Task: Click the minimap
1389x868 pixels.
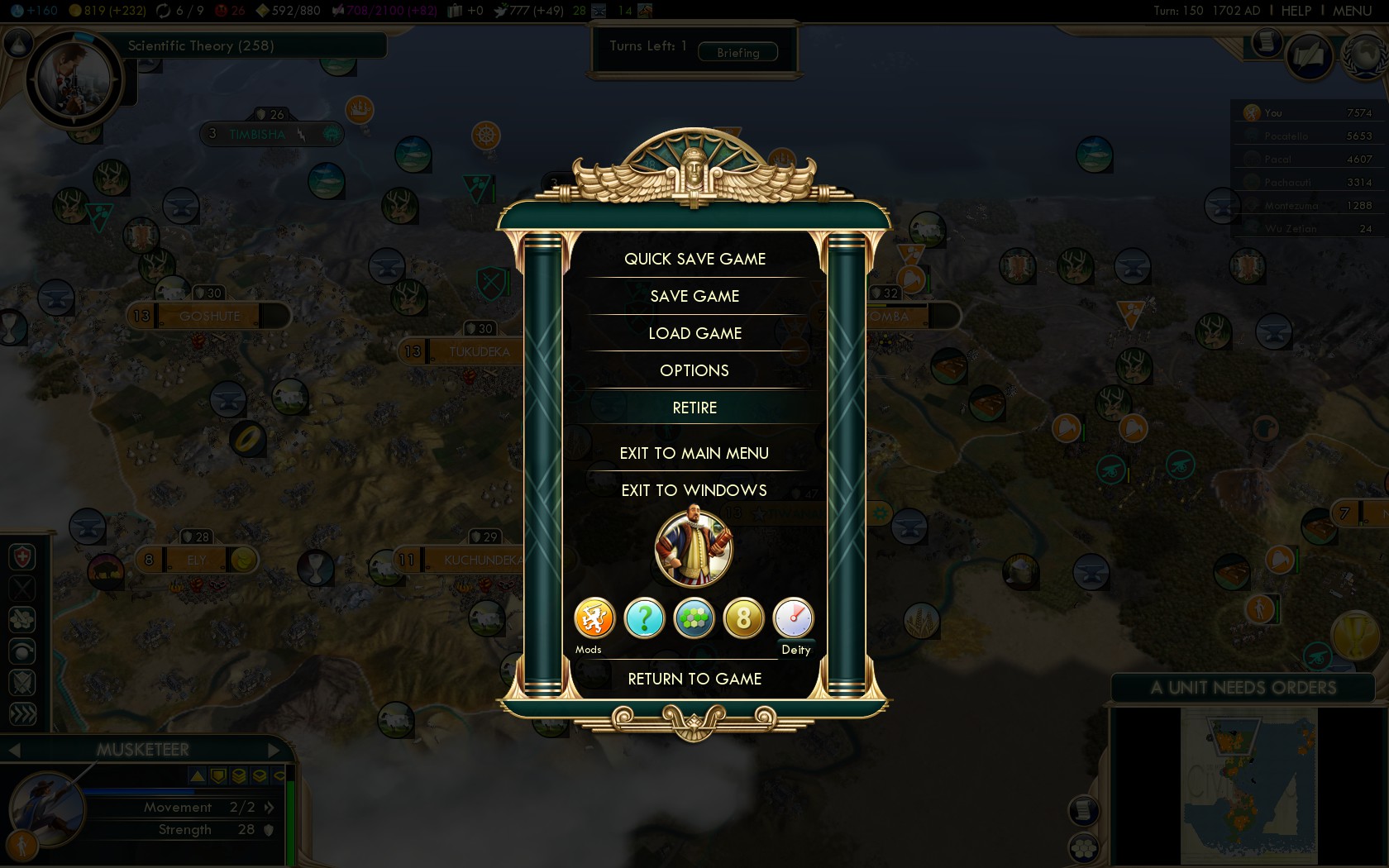Action: [x=1248, y=785]
